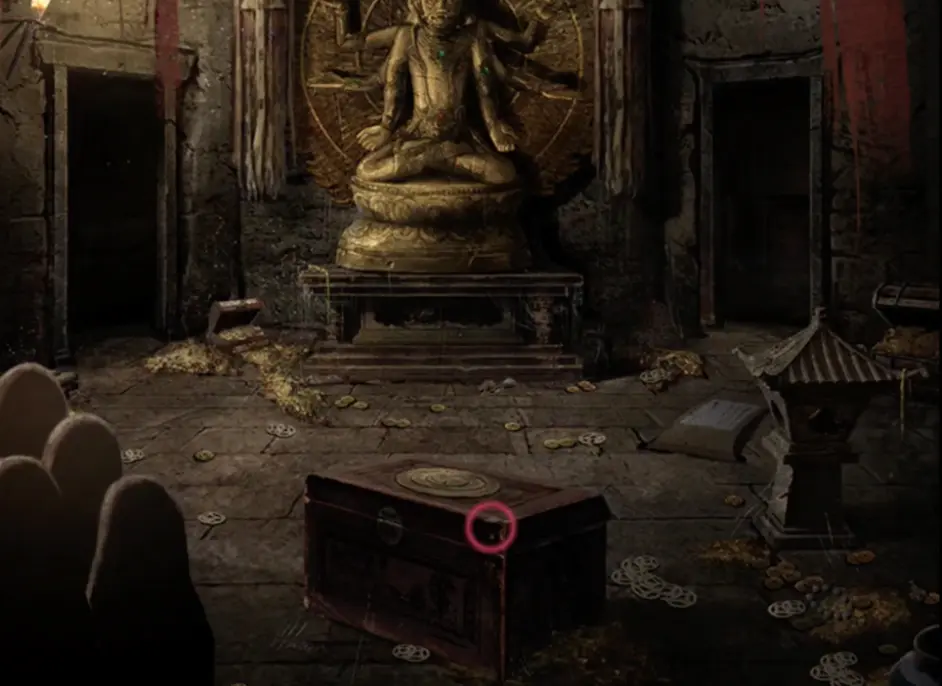This screenshot has height=686, width=942.
Task: Click the pink-circled corner of the chest
Action: (x=491, y=527)
